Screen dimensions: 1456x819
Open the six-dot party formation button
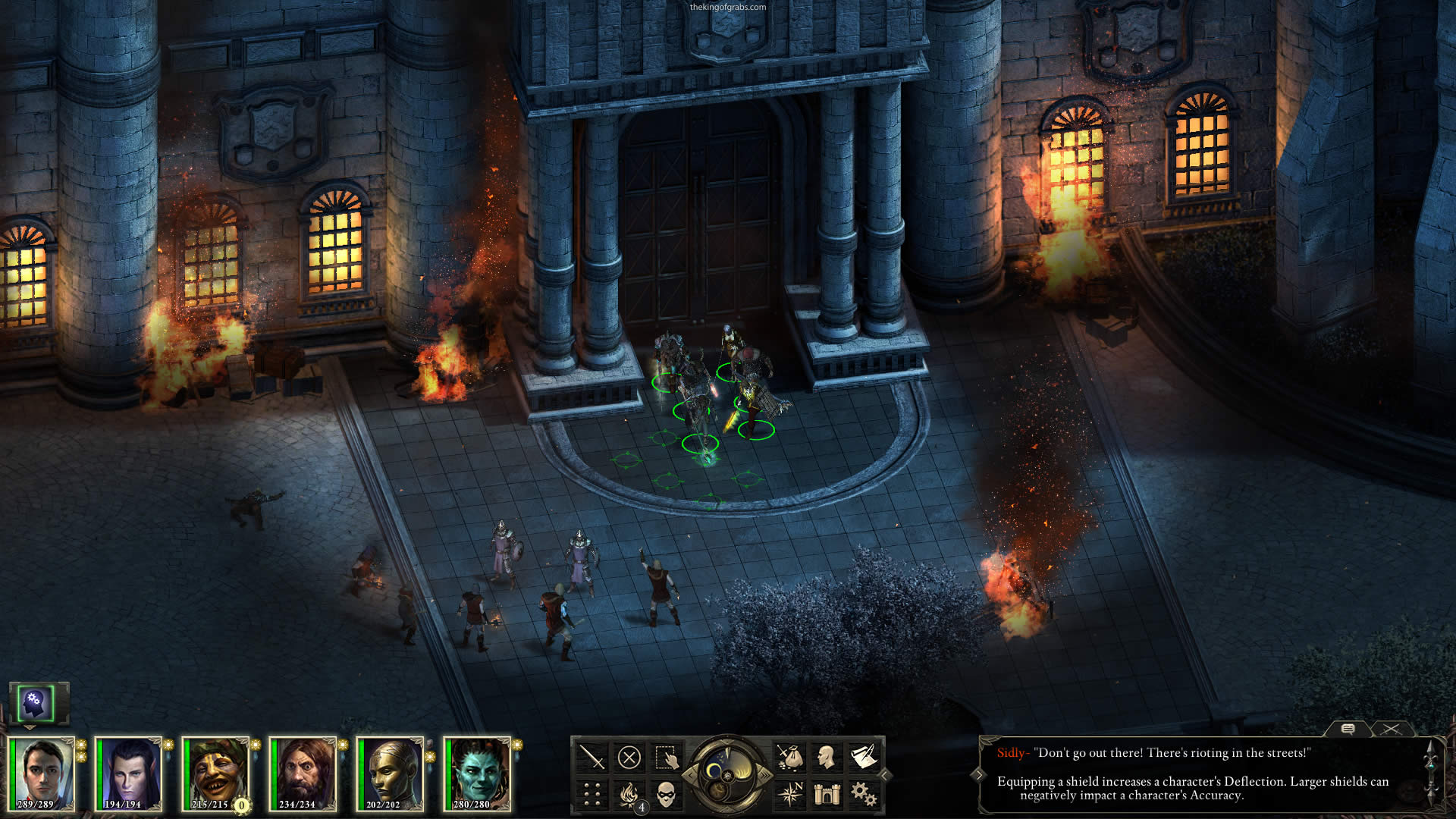[591, 795]
